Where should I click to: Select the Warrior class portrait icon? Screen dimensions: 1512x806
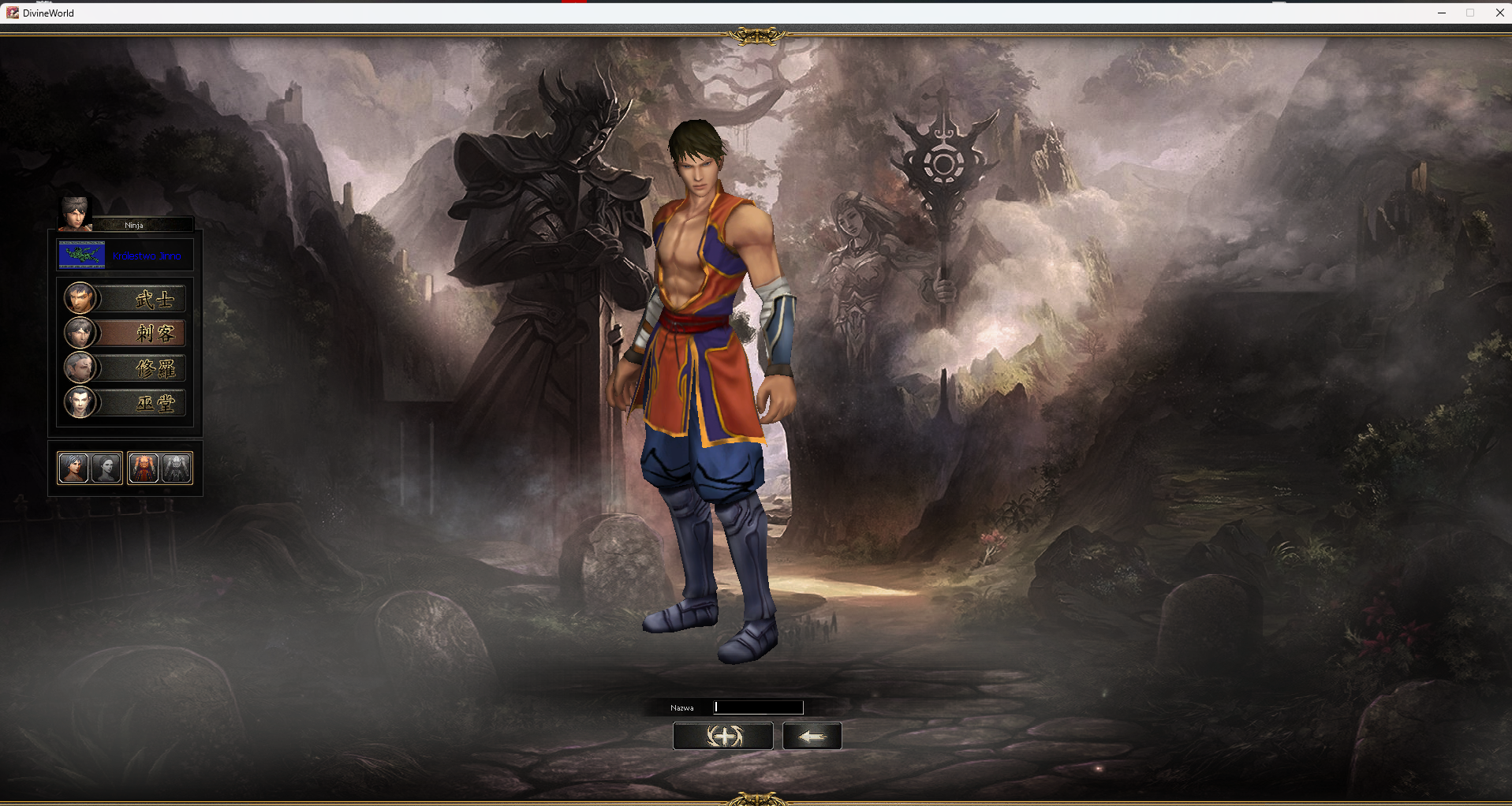[80, 298]
